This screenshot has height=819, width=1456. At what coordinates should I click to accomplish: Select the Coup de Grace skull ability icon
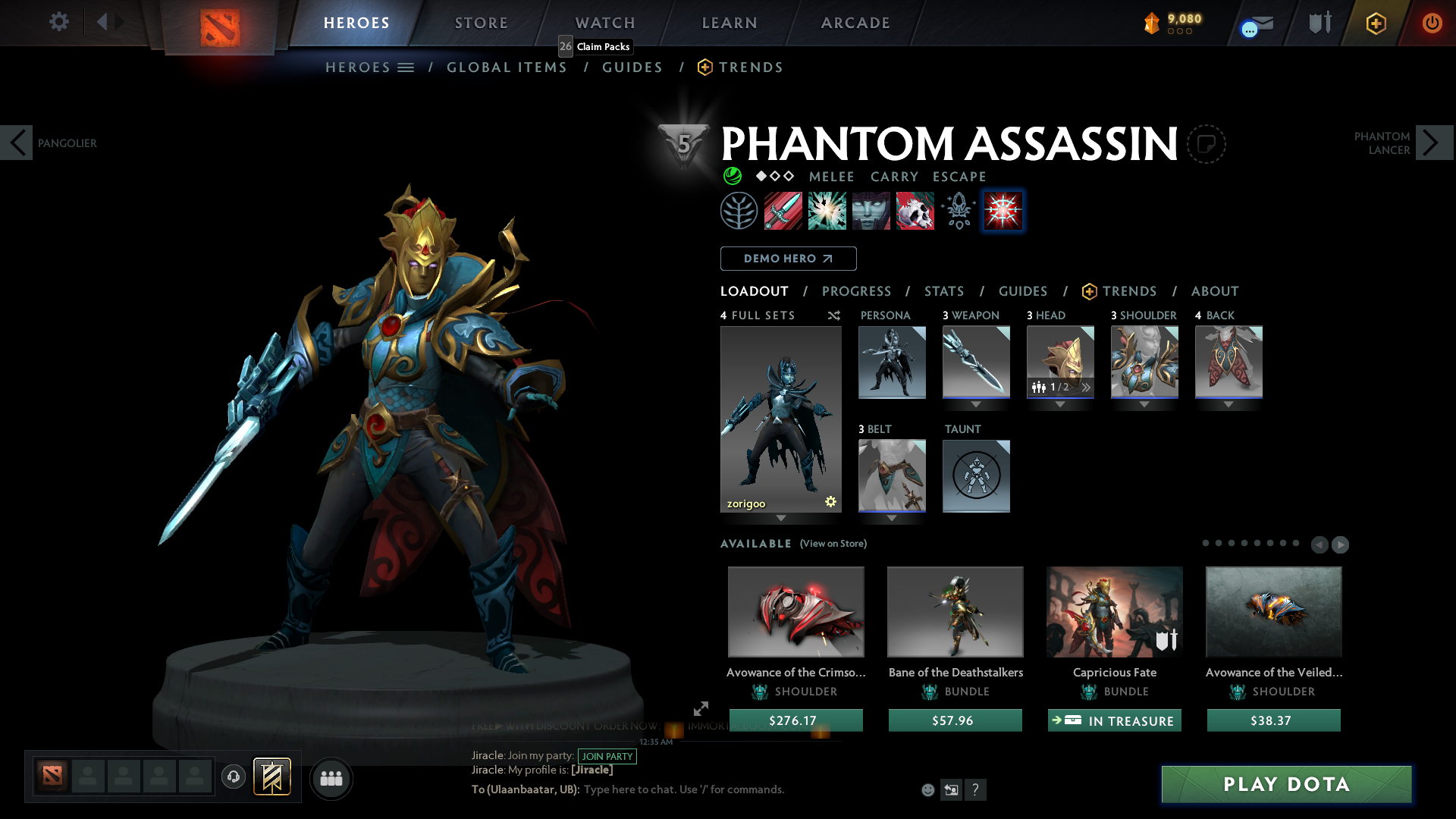pos(915,211)
